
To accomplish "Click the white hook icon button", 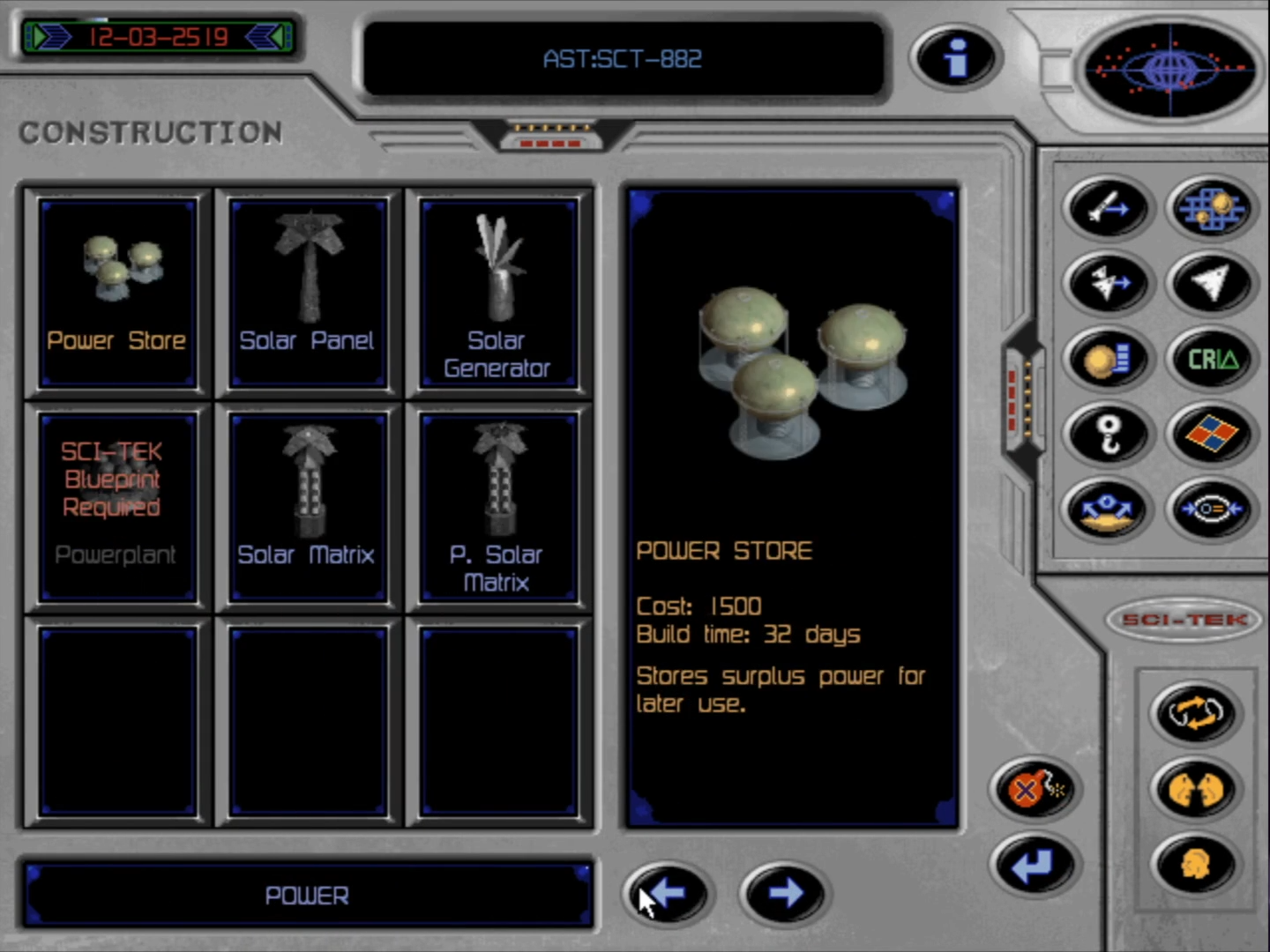I will coord(1108,434).
